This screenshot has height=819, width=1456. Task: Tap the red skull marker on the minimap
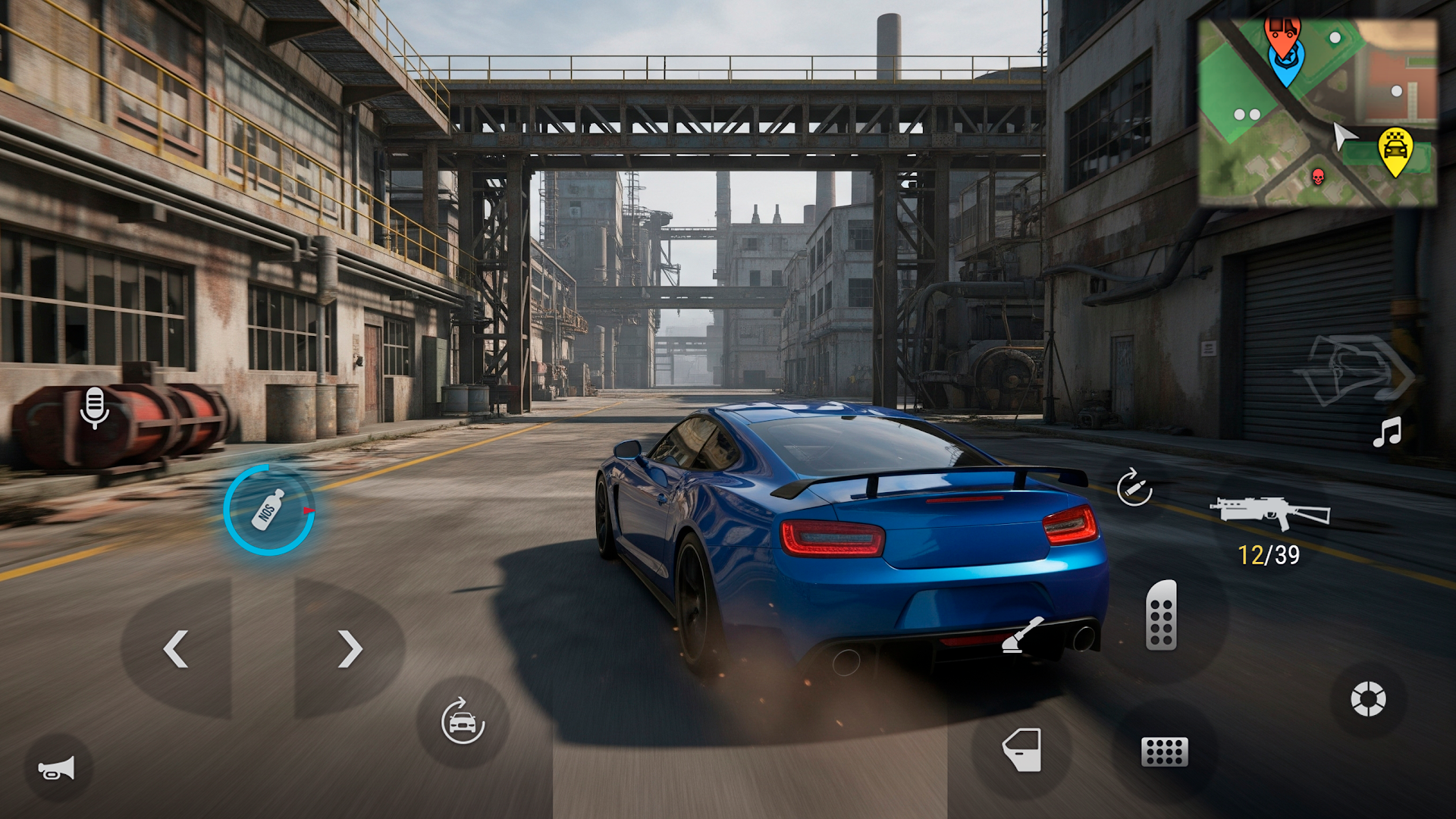click(1316, 177)
